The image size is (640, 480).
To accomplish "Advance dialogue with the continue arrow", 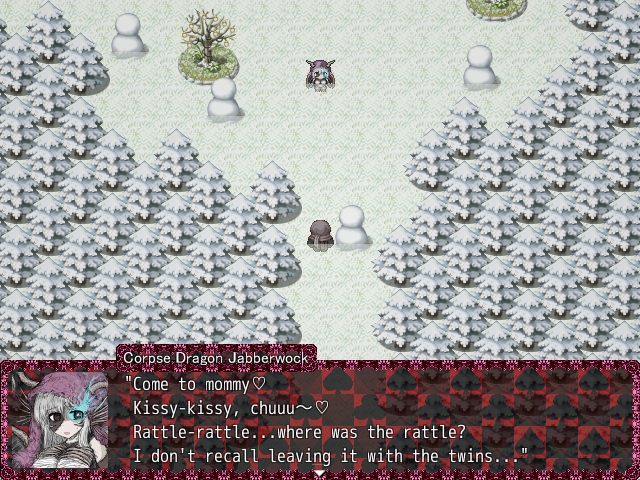I will click(319, 472).
